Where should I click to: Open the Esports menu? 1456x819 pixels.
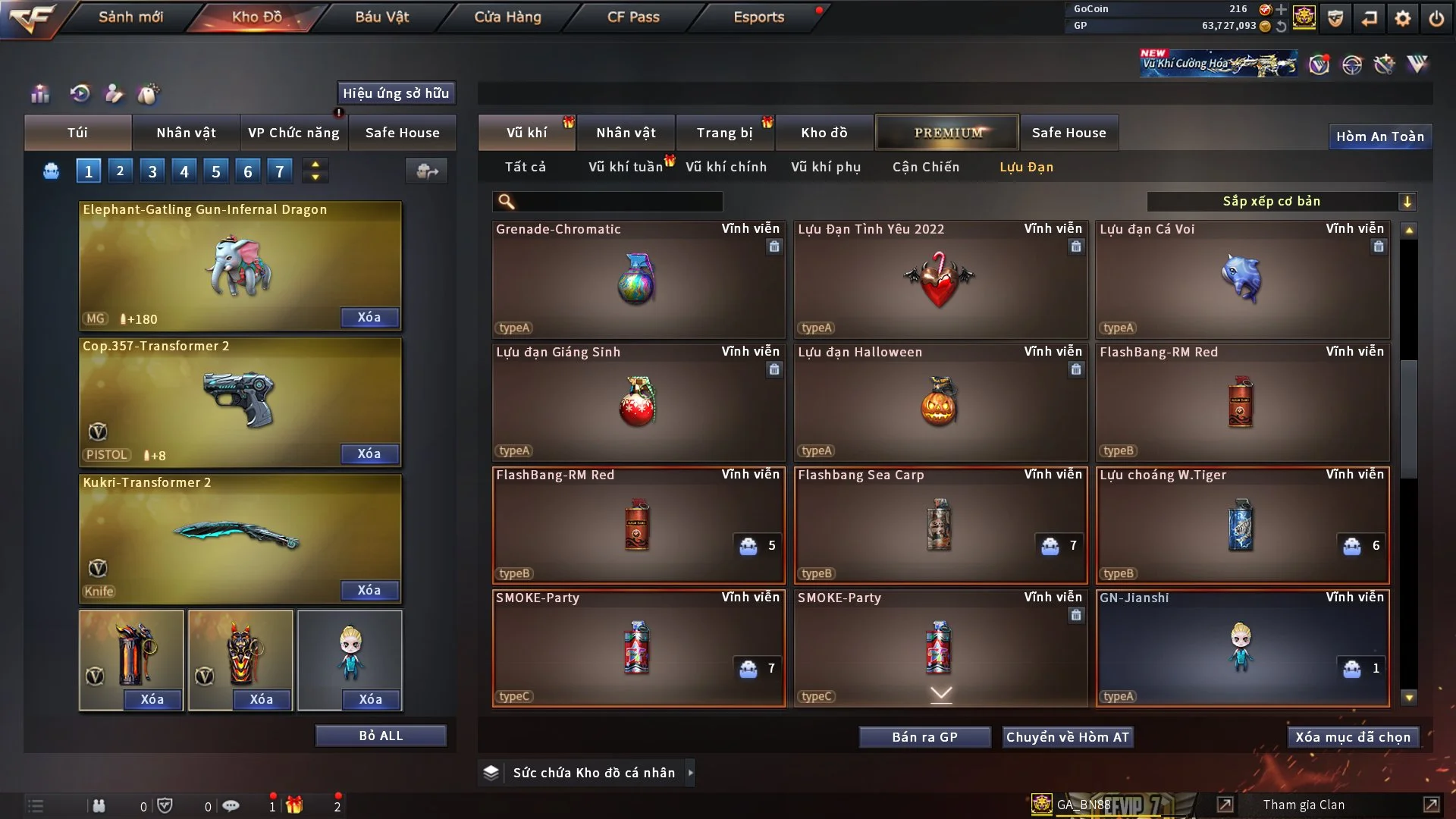coord(758,17)
